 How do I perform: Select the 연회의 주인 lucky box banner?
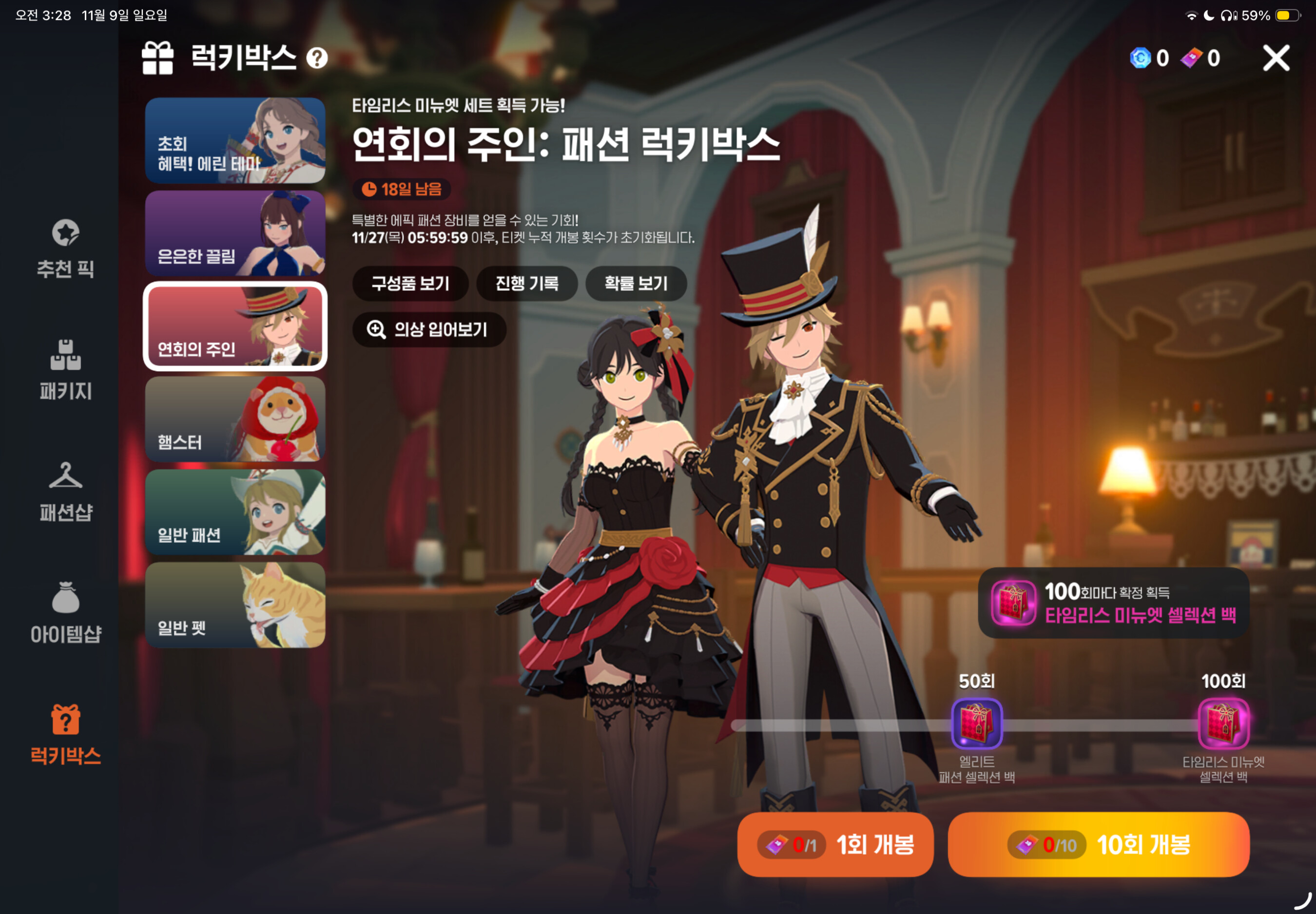235,326
